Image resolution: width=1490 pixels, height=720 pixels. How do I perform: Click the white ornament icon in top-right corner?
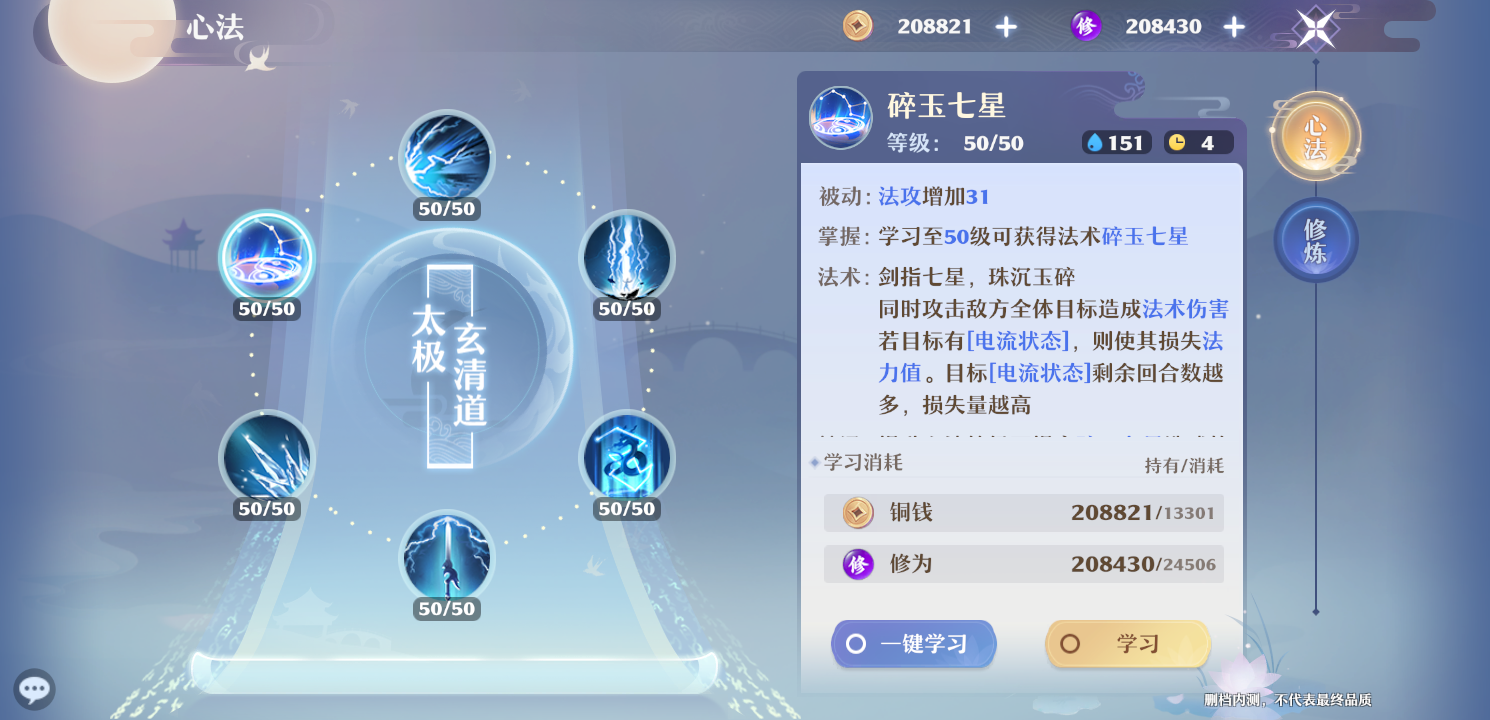[x=1314, y=27]
